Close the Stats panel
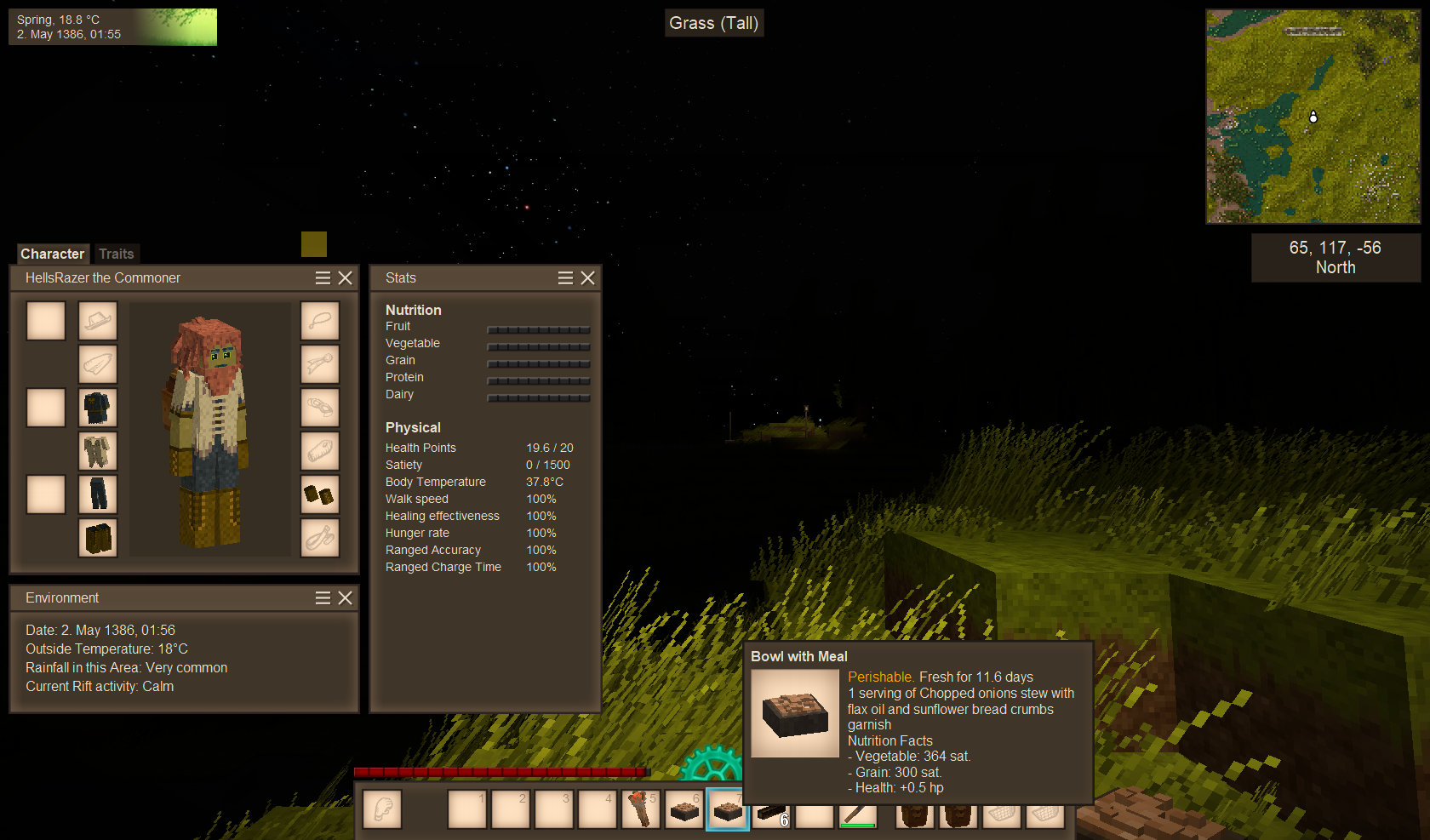The height and width of the screenshot is (840, 1430). tap(587, 277)
